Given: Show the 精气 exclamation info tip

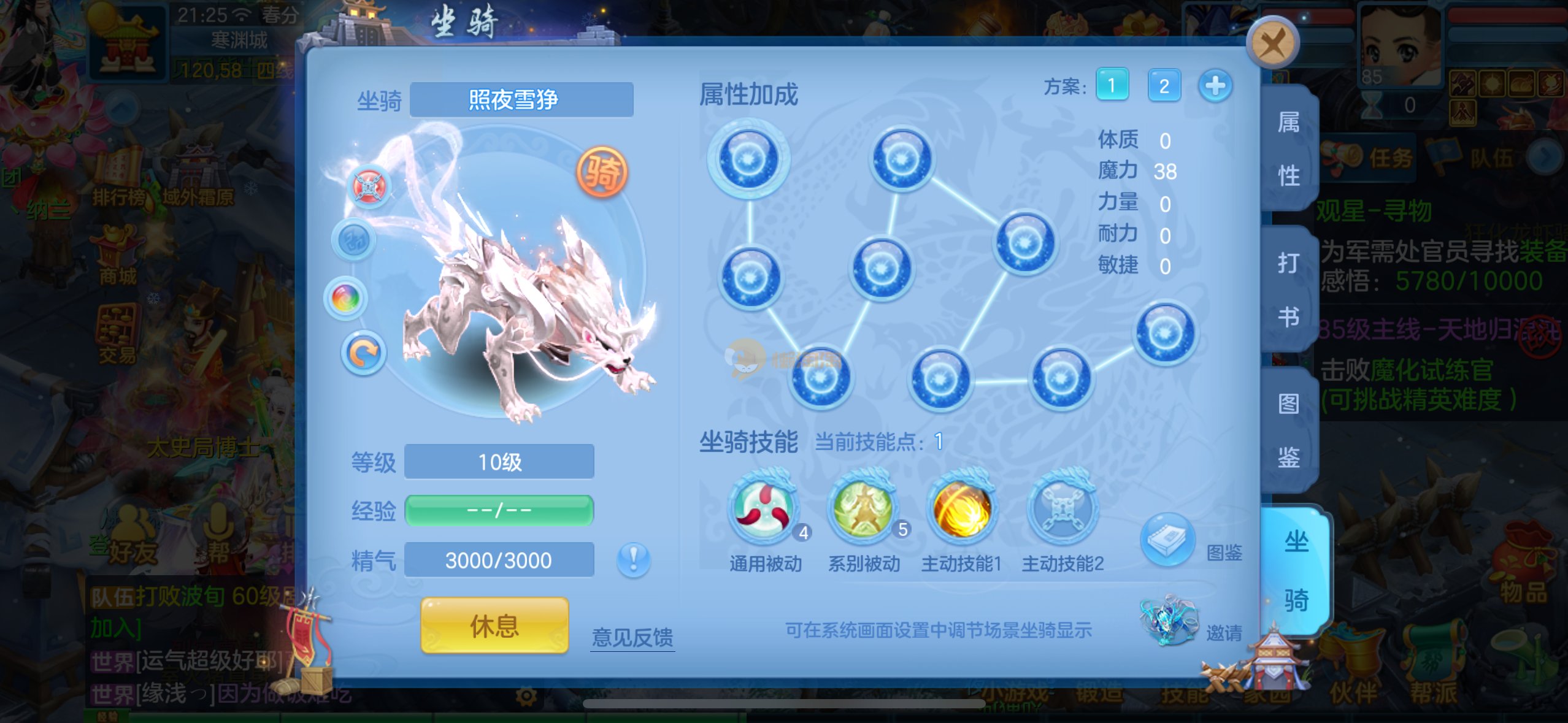Looking at the screenshot, I should click(633, 559).
